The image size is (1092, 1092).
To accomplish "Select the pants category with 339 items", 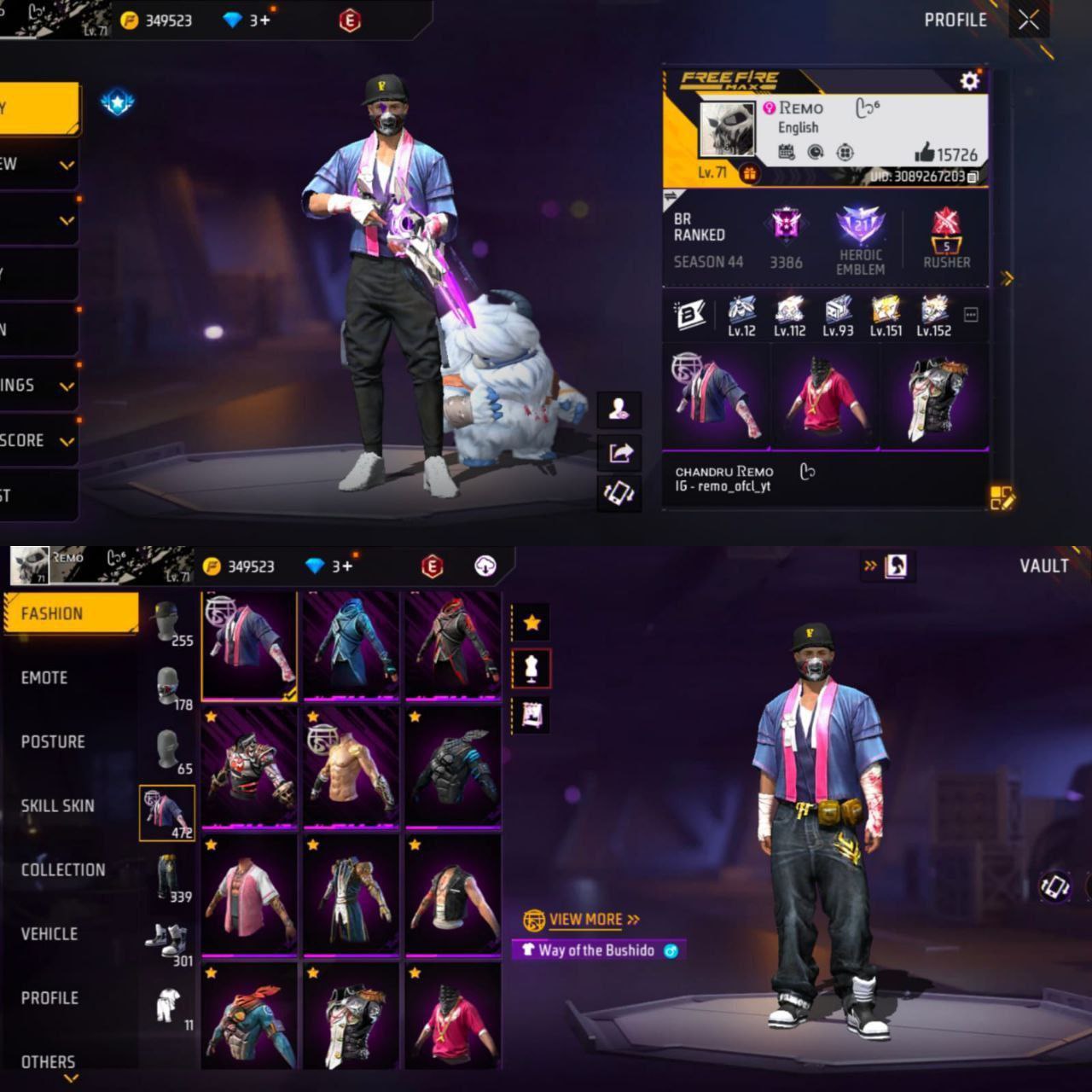I will pyautogui.click(x=169, y=879).
